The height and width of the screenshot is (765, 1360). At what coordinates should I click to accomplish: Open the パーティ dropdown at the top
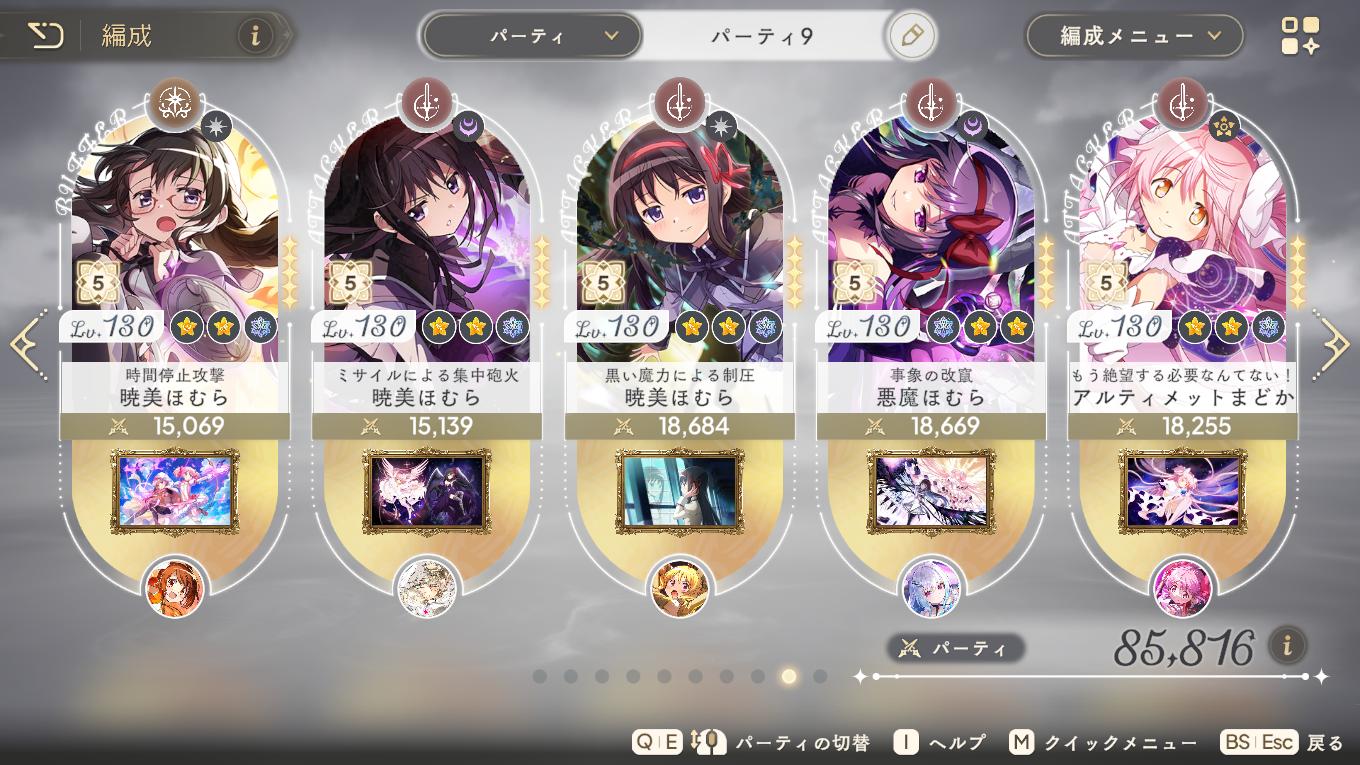point(531,34)
